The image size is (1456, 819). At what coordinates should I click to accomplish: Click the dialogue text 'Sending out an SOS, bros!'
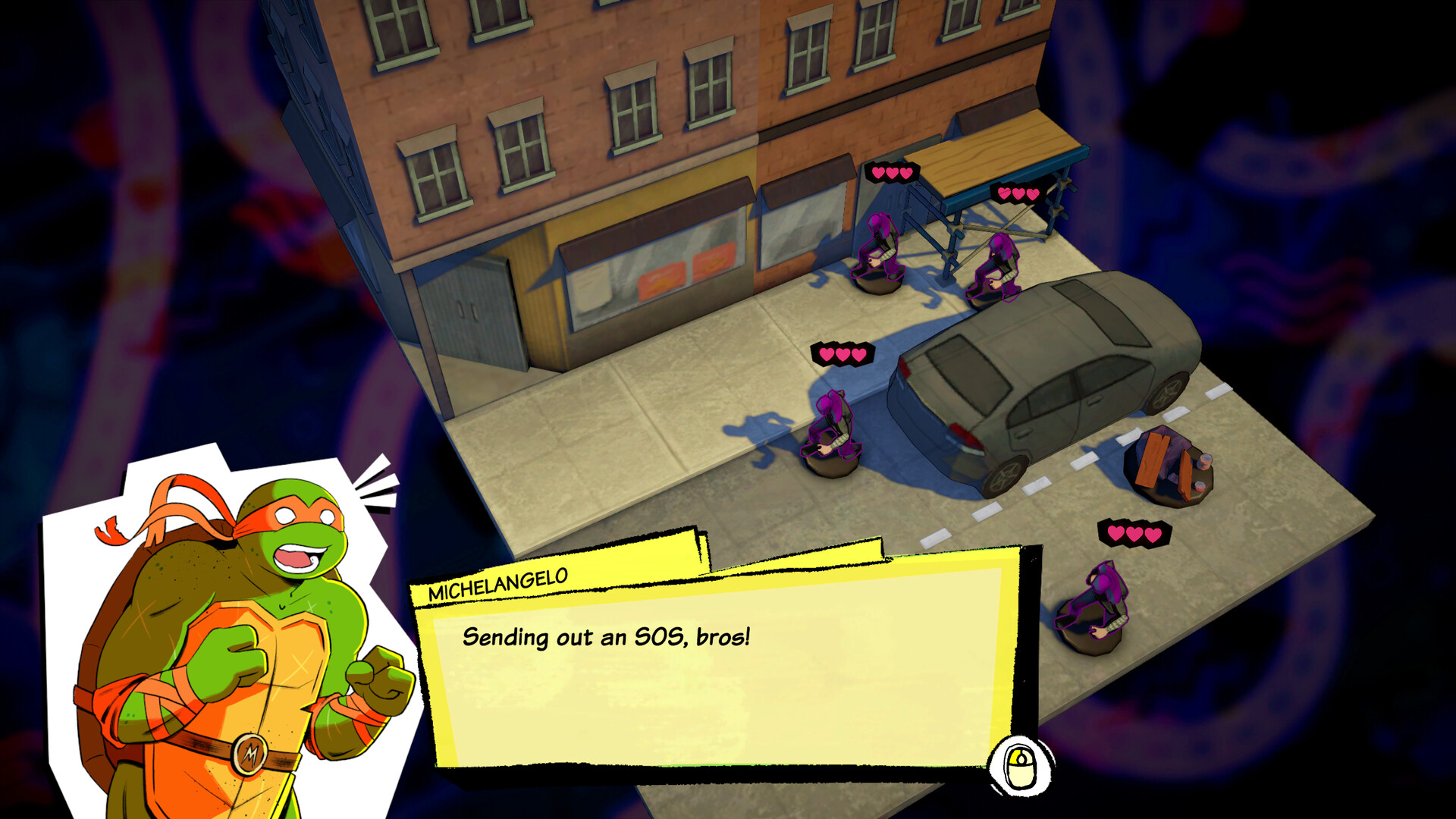(x=607, y=637)
